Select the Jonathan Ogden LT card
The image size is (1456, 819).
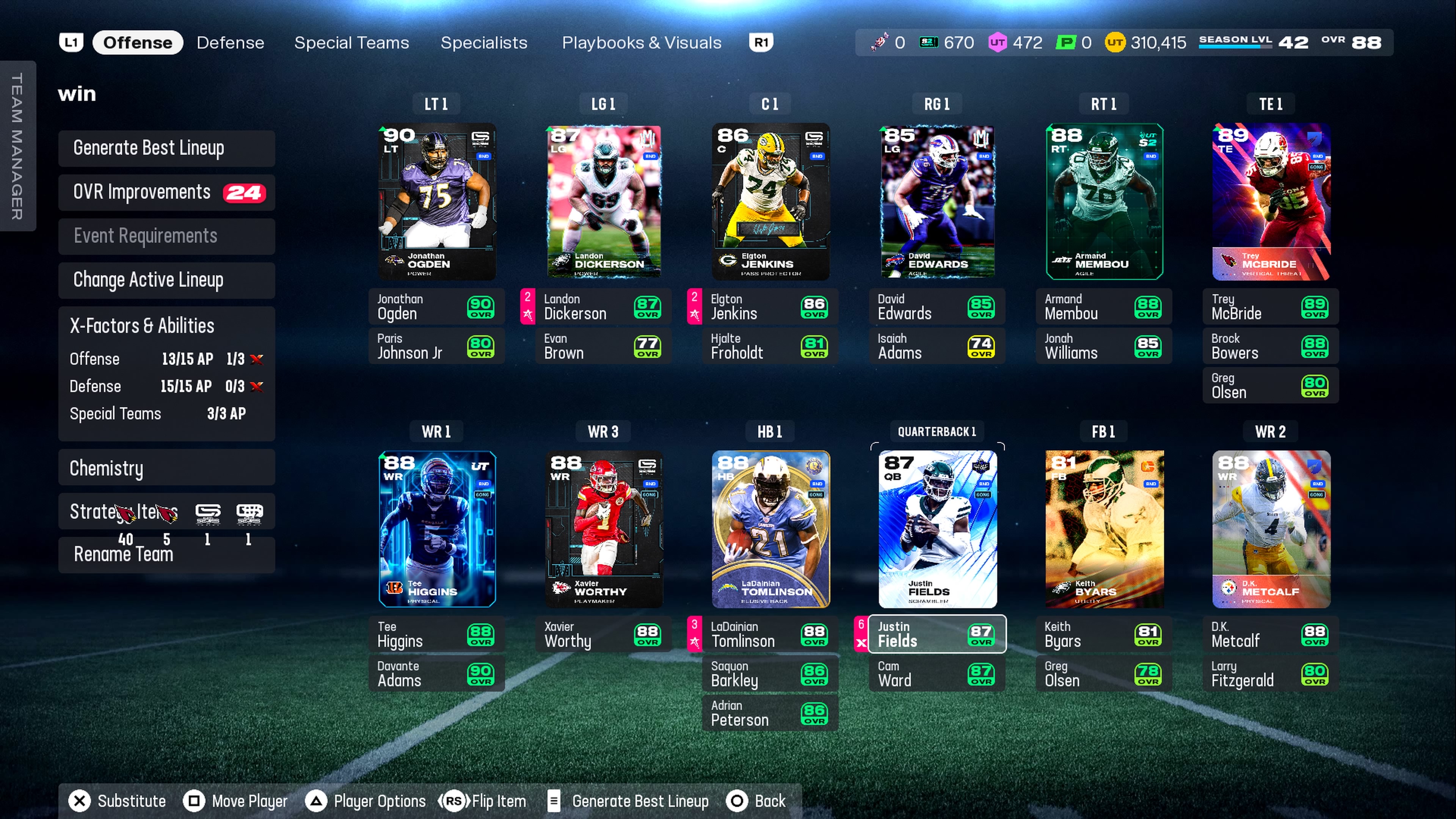pyautogui.click(x=436, y=202)
